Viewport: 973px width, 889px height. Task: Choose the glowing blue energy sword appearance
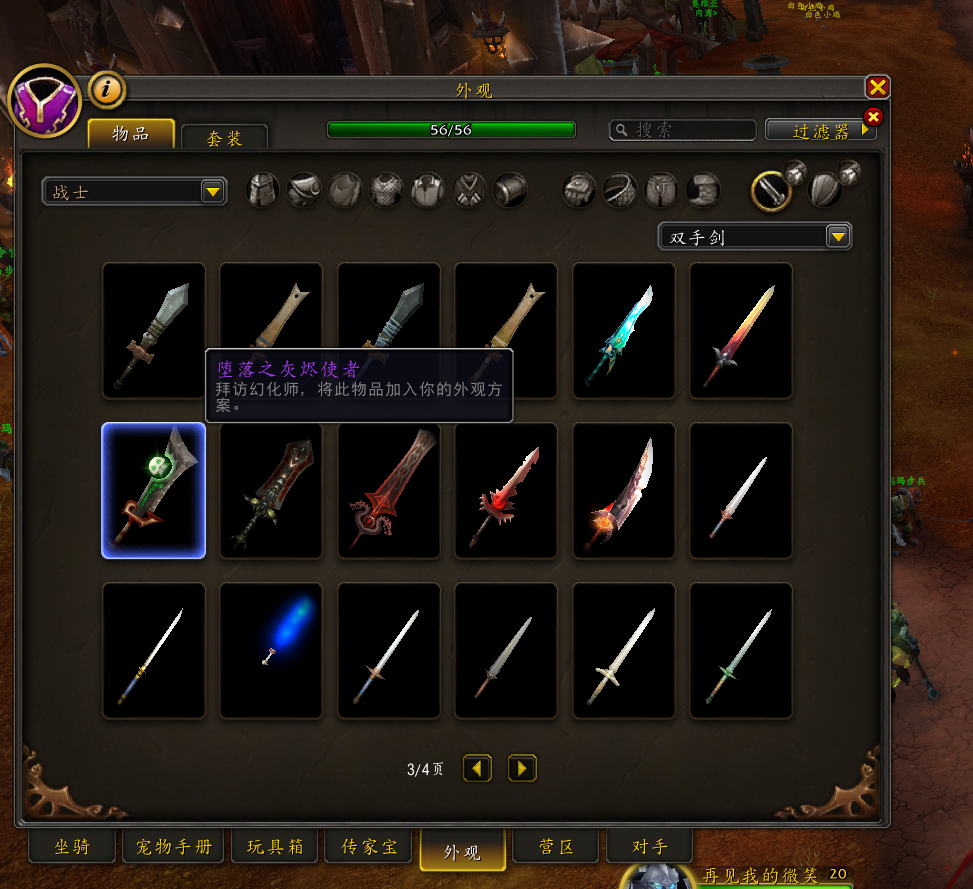click(271, 650)
